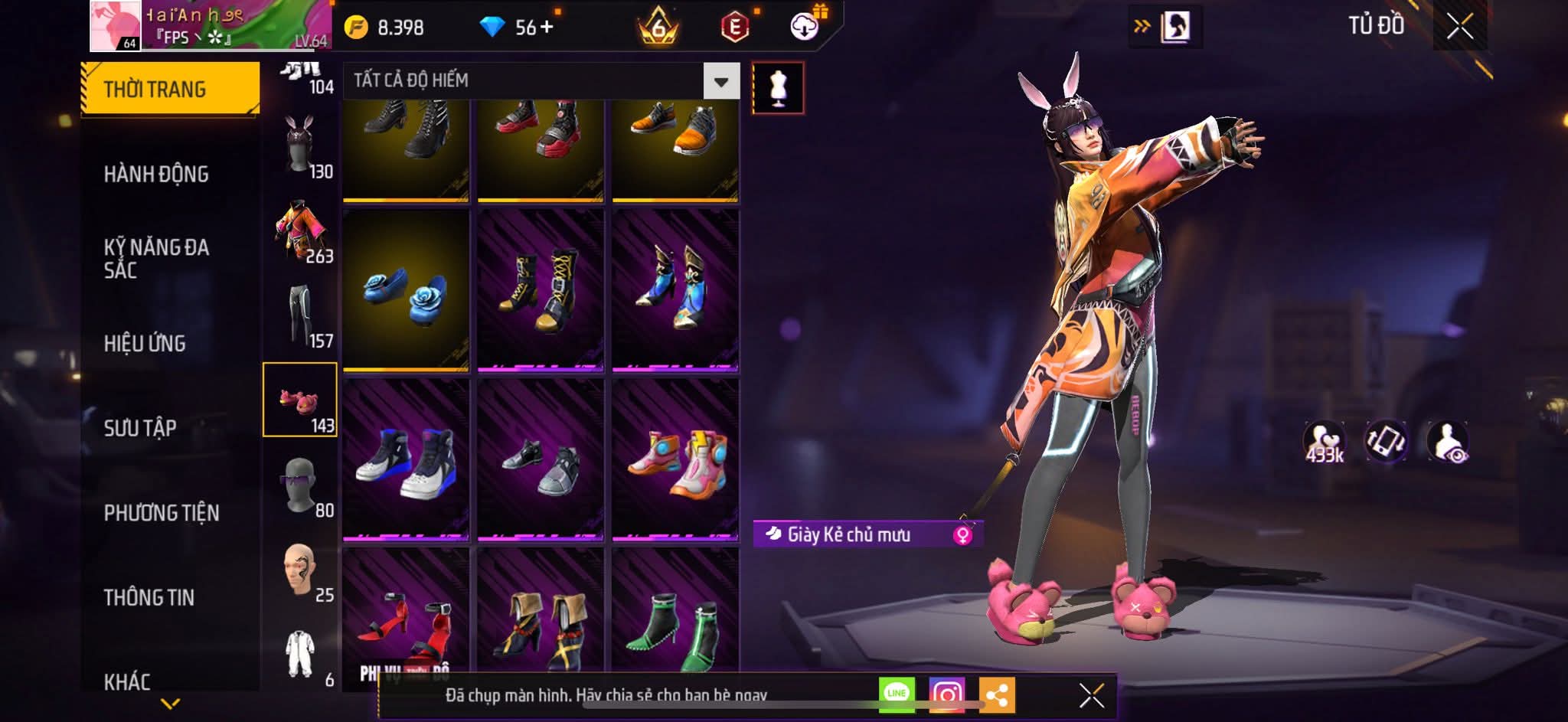Open the orange jacket tops category

300,230
